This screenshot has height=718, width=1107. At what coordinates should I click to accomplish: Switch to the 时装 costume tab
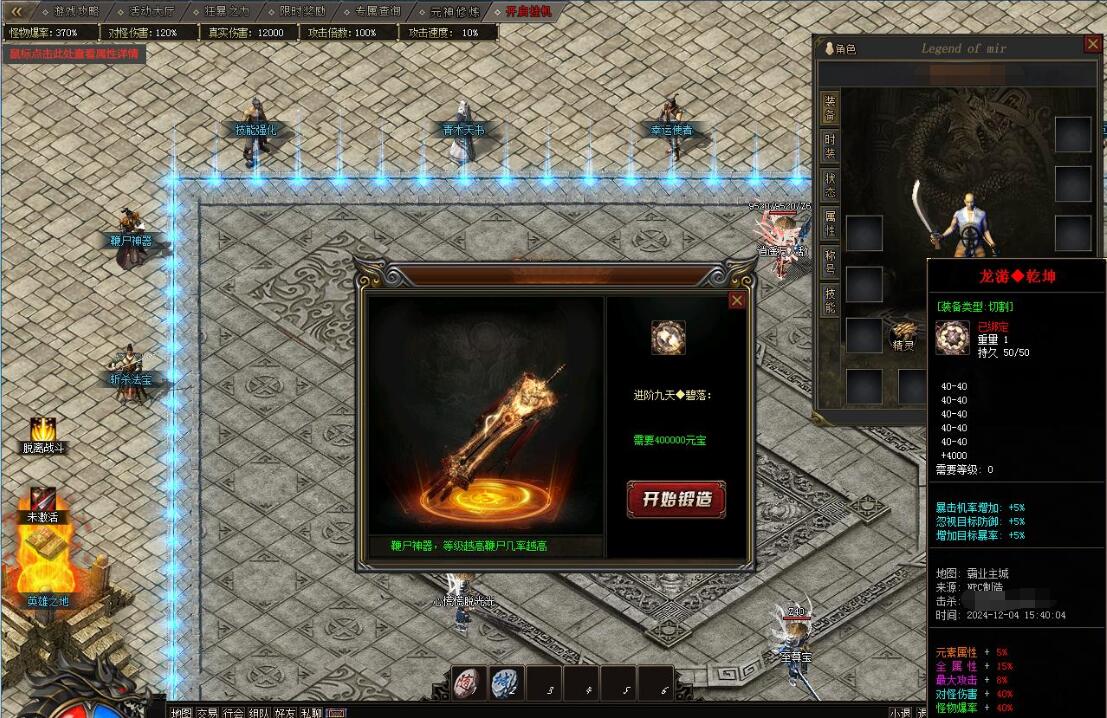[x=830, y=147]
